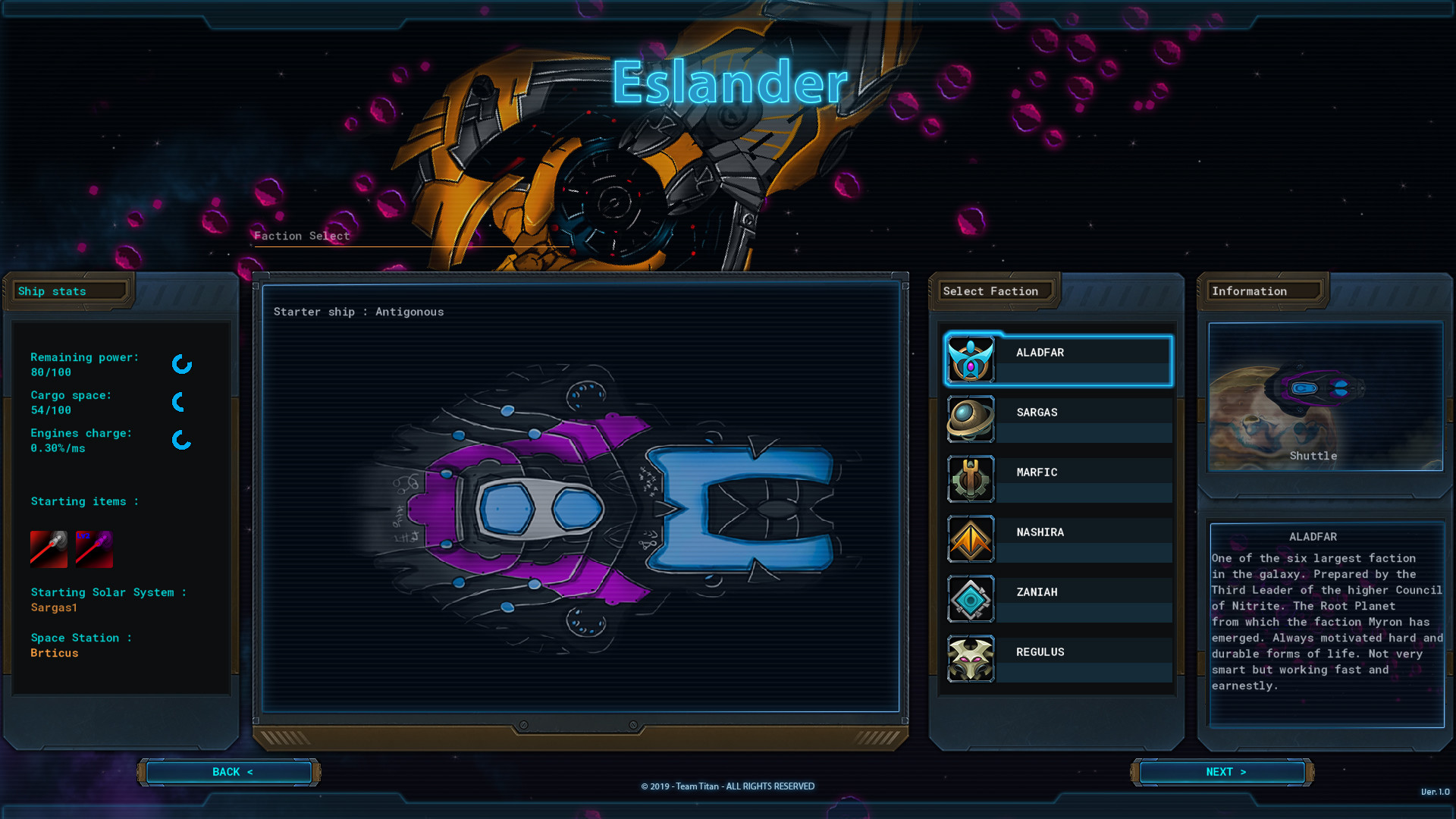Click the SARGAS faction emblem icon
Image resolution: width=1456 pixels, height=819 pixels.
[x=971, y=419]
